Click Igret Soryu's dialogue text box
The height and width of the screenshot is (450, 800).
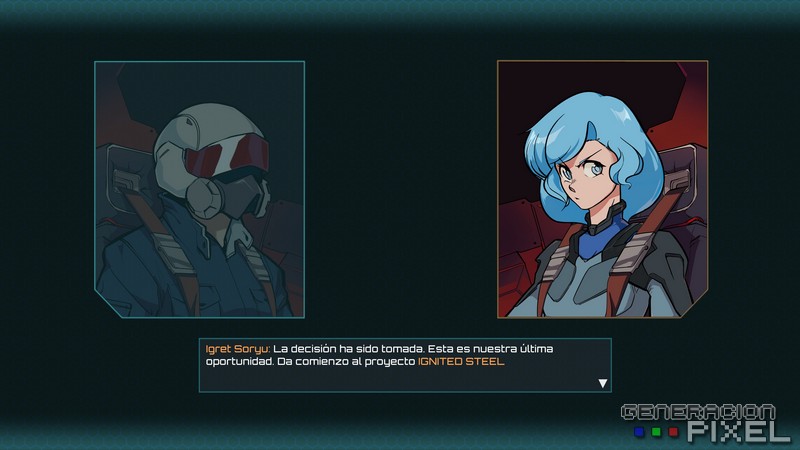pyautogui.click(x=404, y=365)
